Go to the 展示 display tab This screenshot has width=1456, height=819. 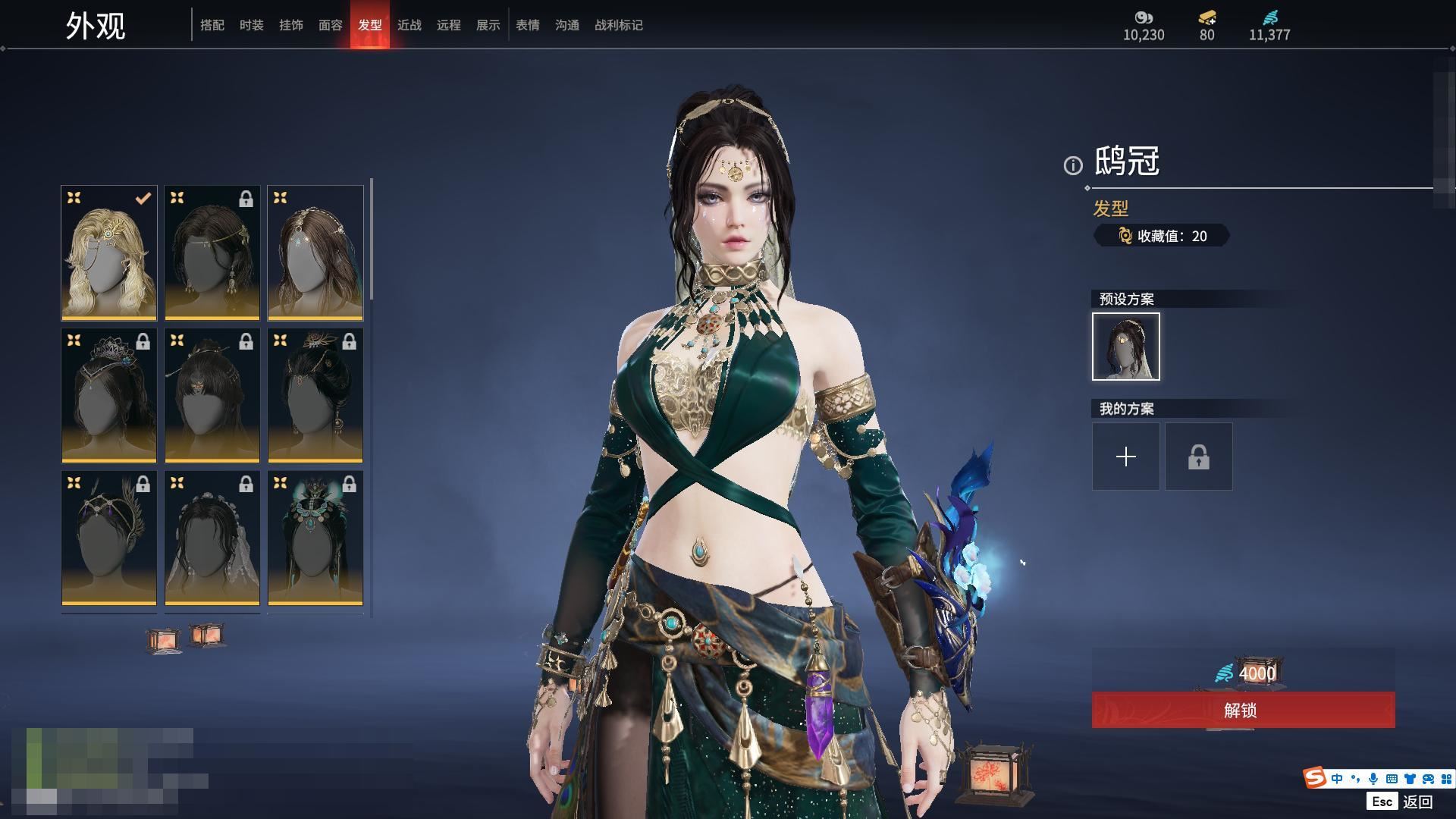coord(488,25)
